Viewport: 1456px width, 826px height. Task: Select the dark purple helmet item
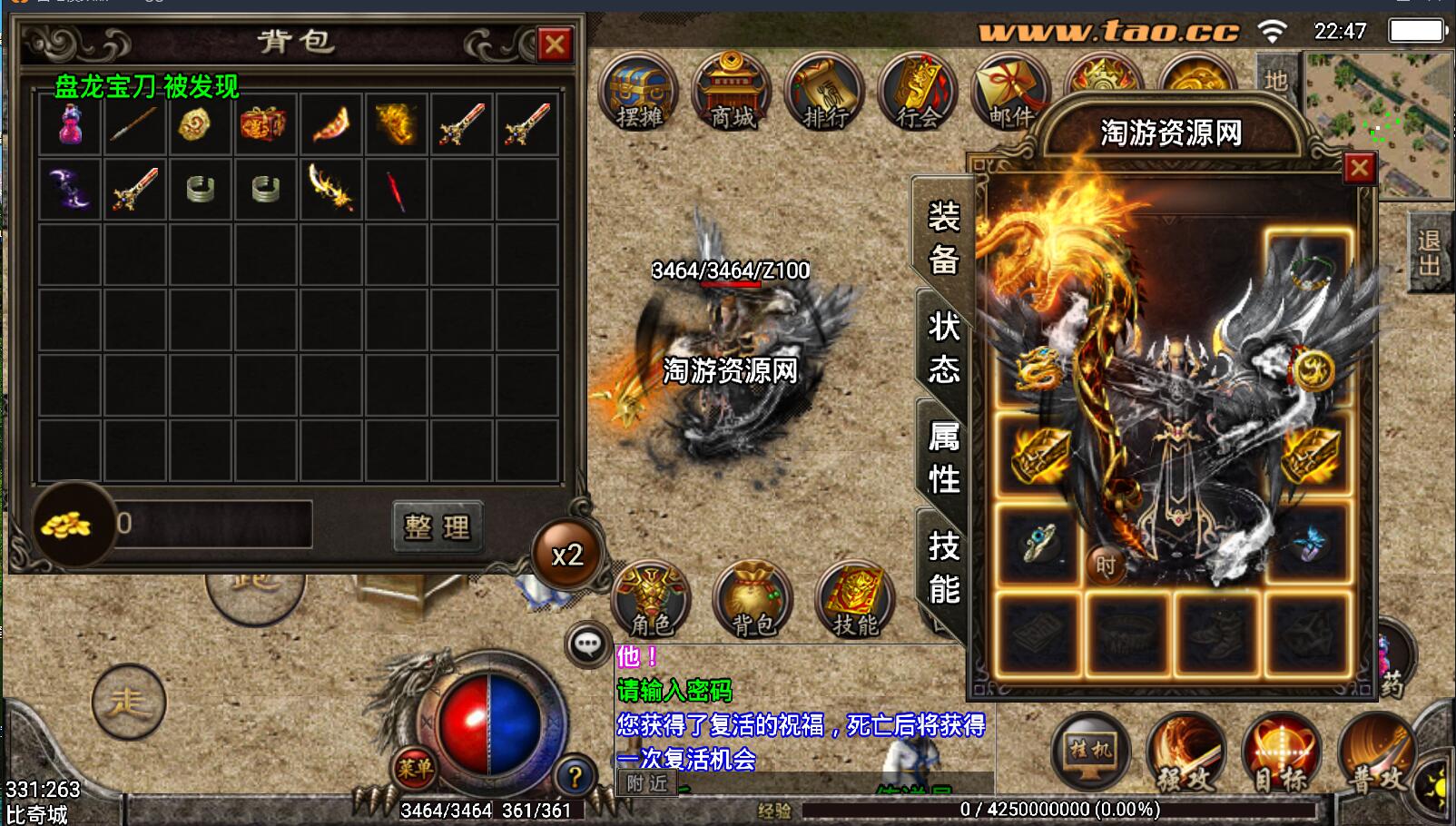tap(70, 189)
